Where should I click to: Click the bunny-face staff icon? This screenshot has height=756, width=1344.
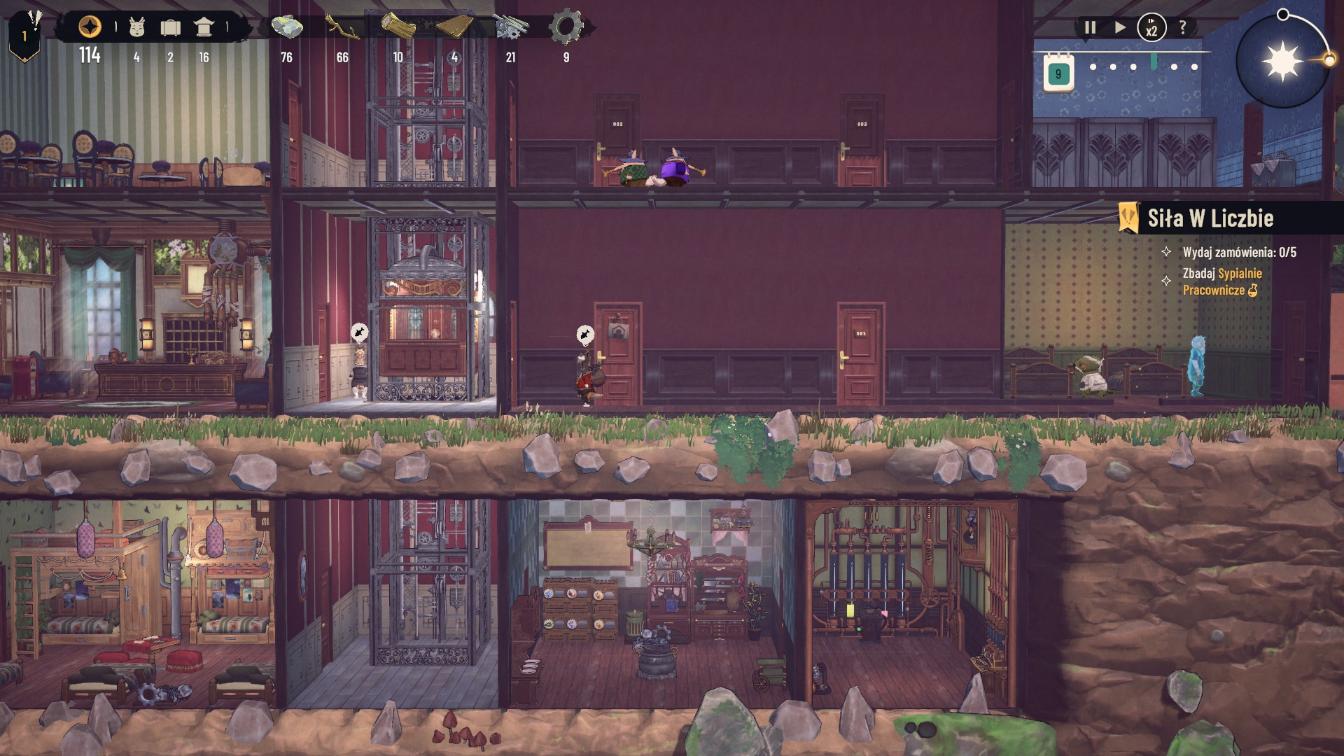tap(137, 27)
